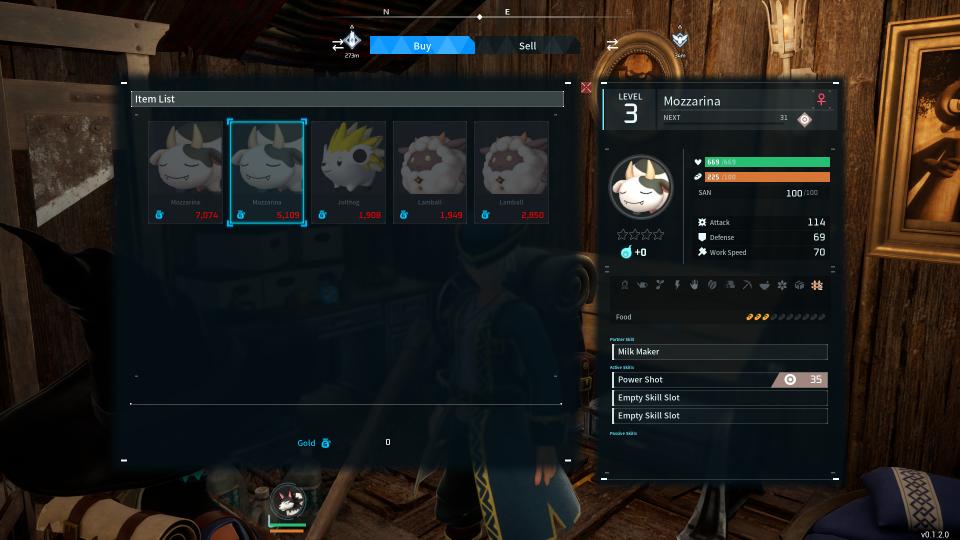The image size is (960, 540).
Task: Pick the Jolthog for sale
Action: click(x=348, y=172)
